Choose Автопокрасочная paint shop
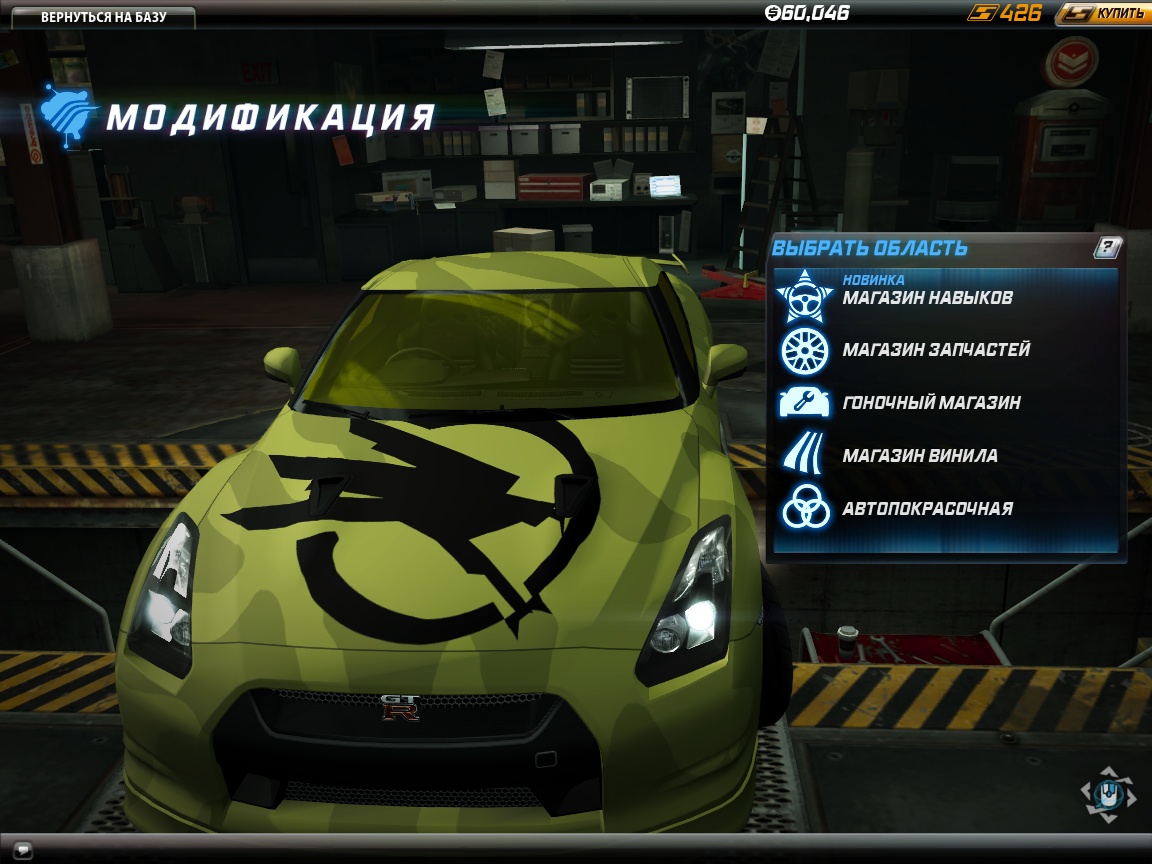This screenshot has width=1152, height=864. coord(927,509)
